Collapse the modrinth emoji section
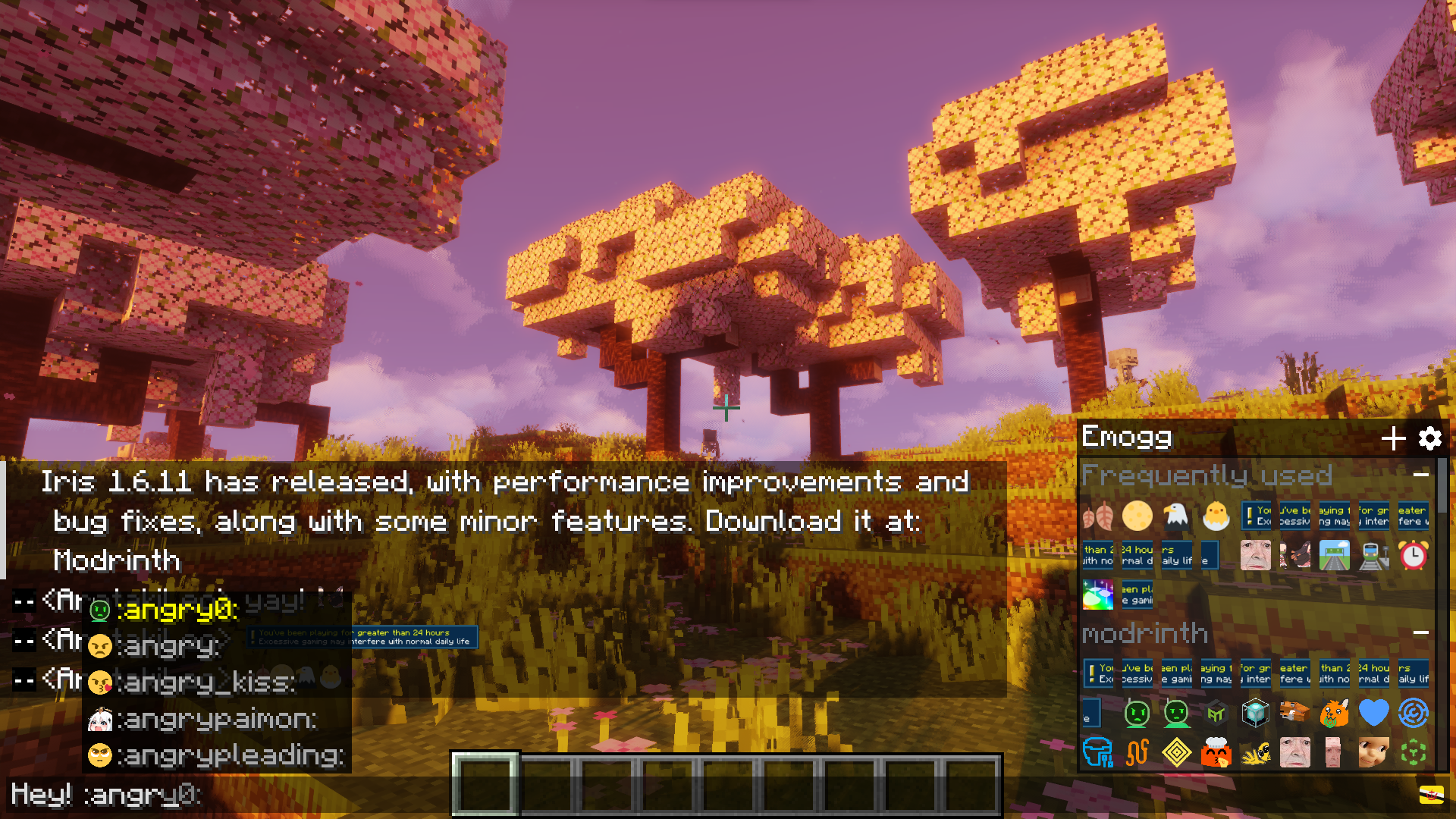 pyautogui.click(x=1421, y=632)
